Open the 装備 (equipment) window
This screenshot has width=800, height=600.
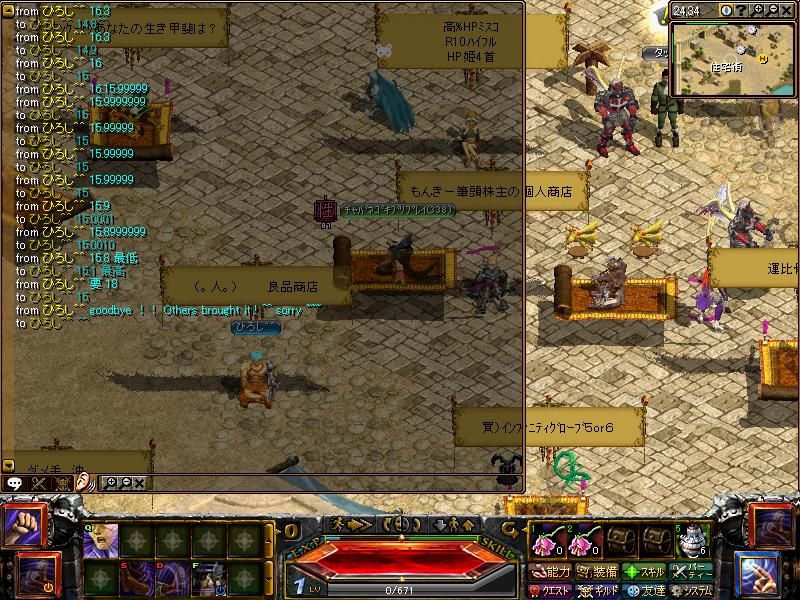(599, 572)
